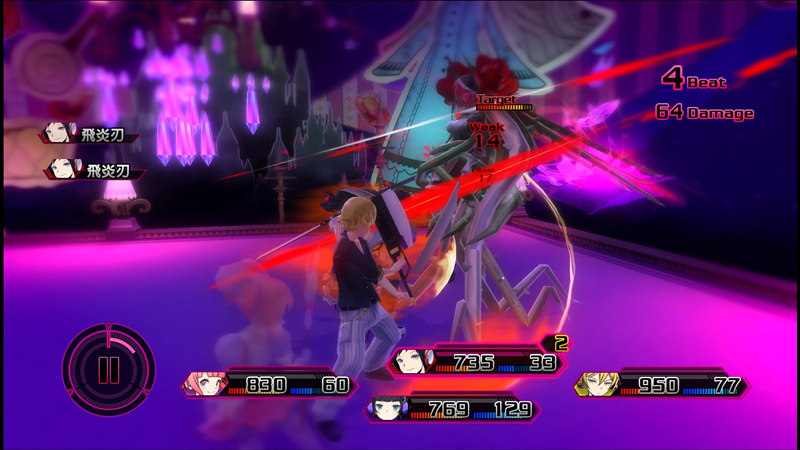Select the pink-haired party member portrait
This screenshot has width=800, height=450.
pyautogui.click(x=205, y=384)
